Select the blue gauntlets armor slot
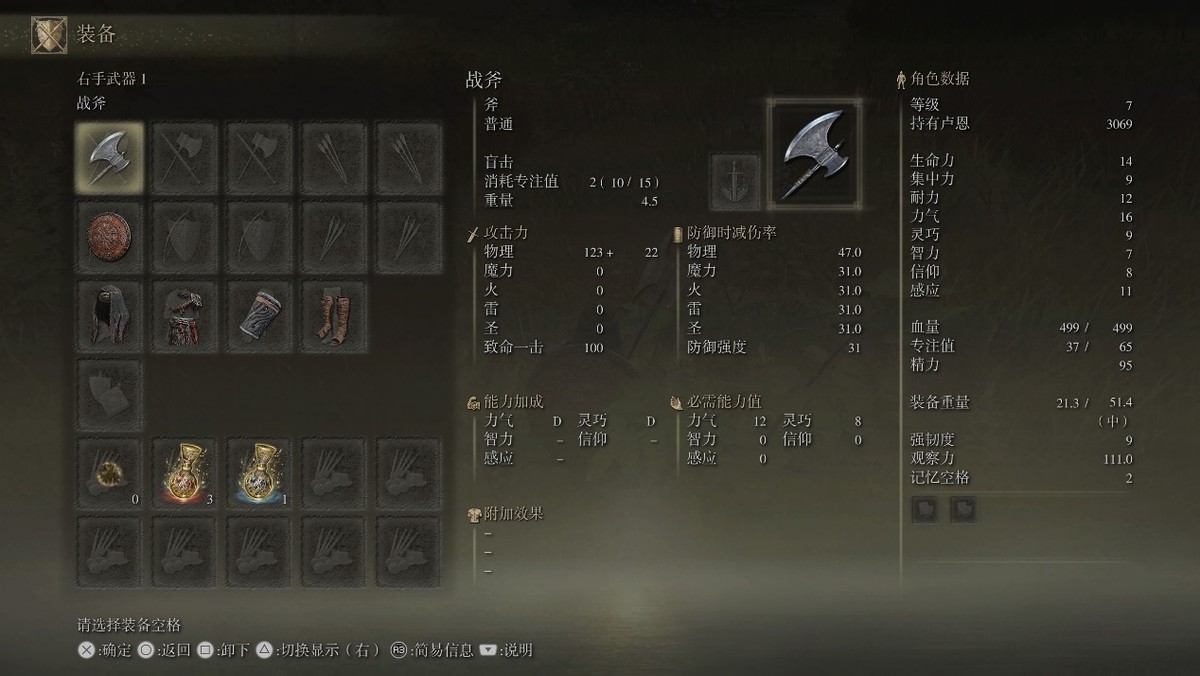 click(260, 313)
